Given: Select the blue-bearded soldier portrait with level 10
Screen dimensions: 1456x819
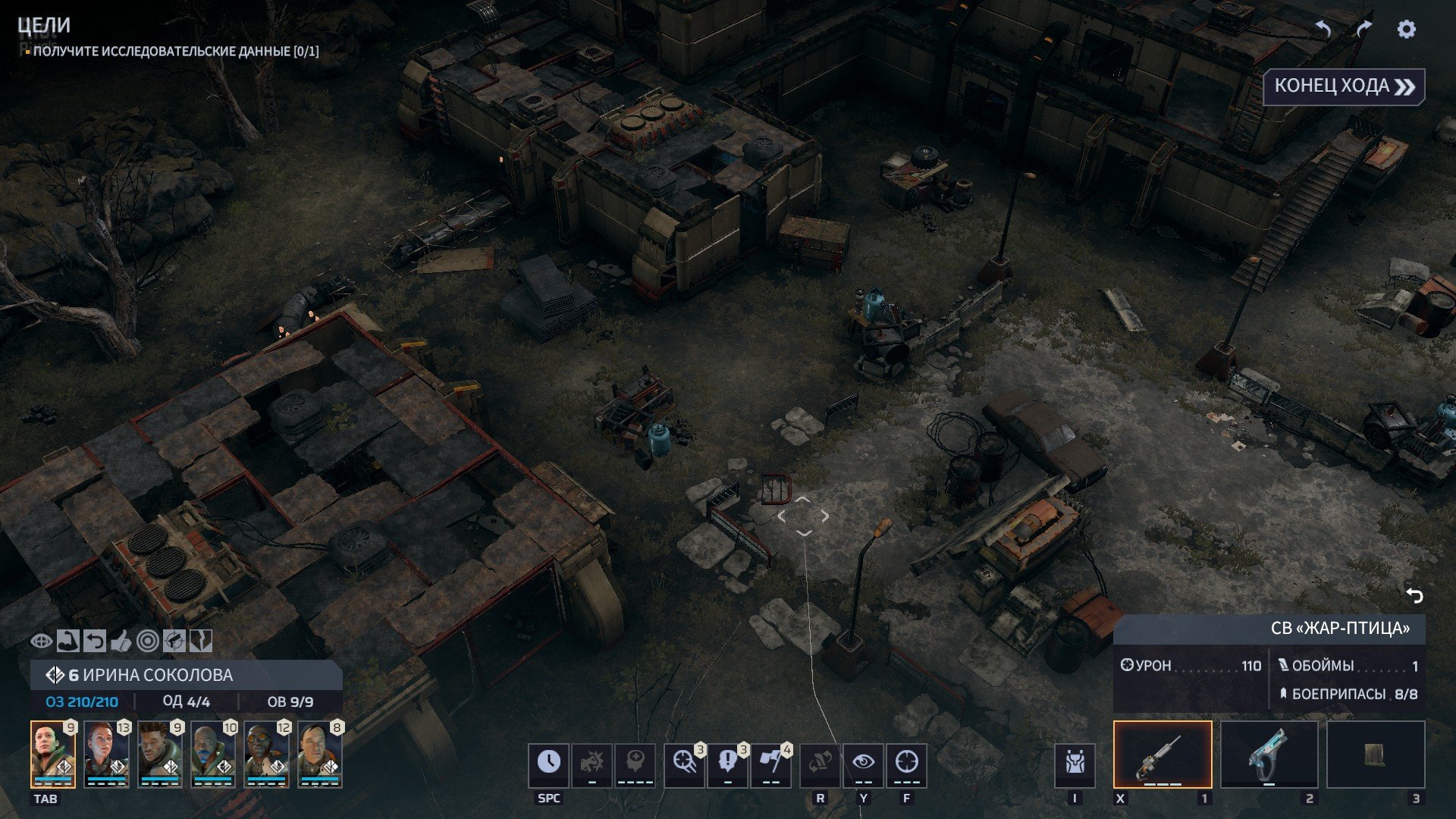Looking at the screenshot, I should pyautogui.click(x=213, y=754).
